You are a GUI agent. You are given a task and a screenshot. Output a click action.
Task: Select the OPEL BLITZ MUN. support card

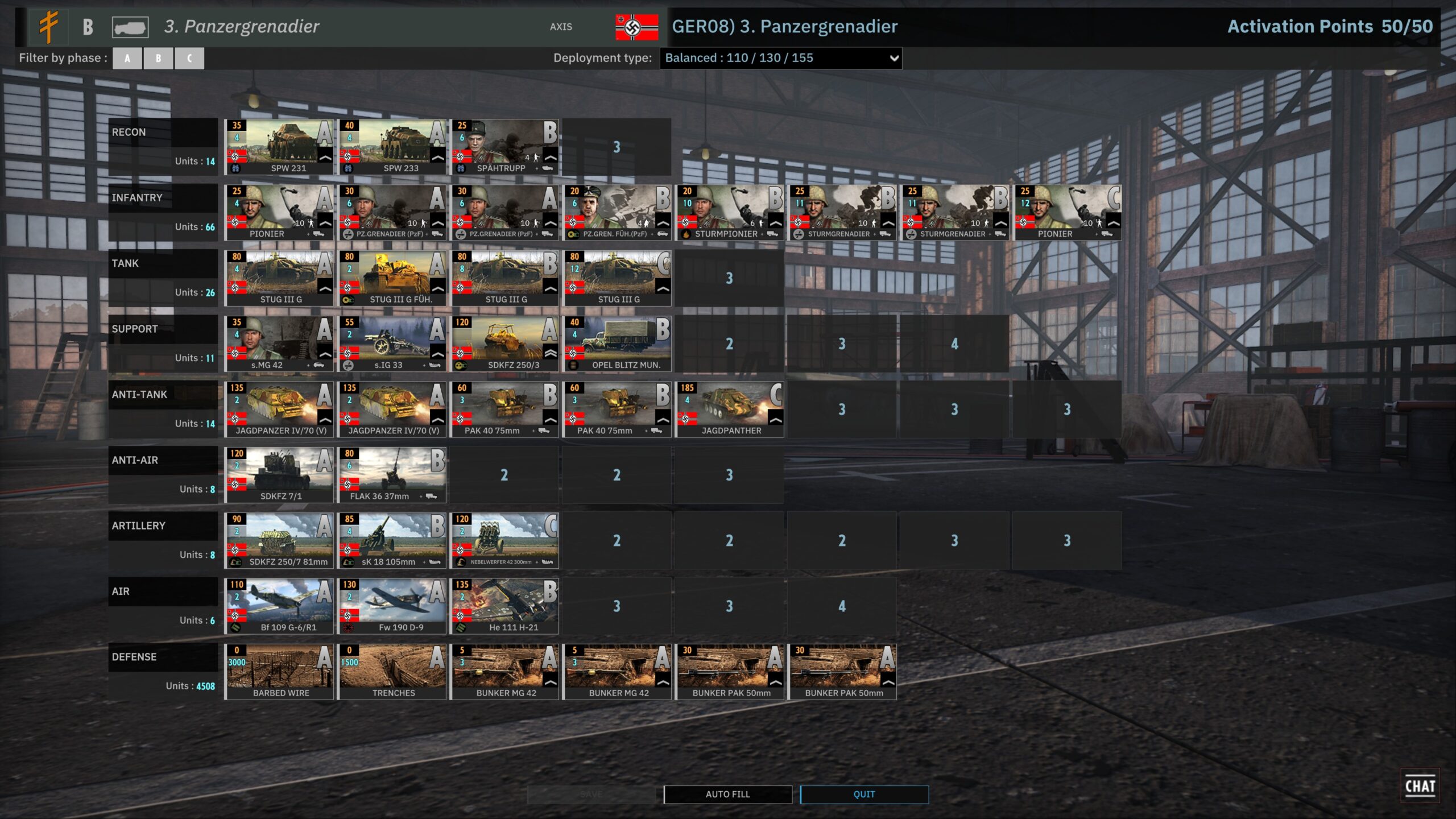pyautogui.click(x=617, y=344)
